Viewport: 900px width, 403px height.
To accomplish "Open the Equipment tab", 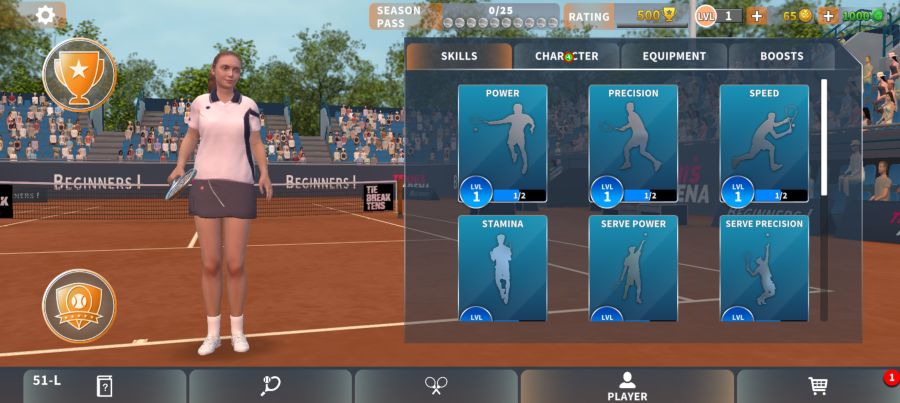I will (x=674, y=56).
